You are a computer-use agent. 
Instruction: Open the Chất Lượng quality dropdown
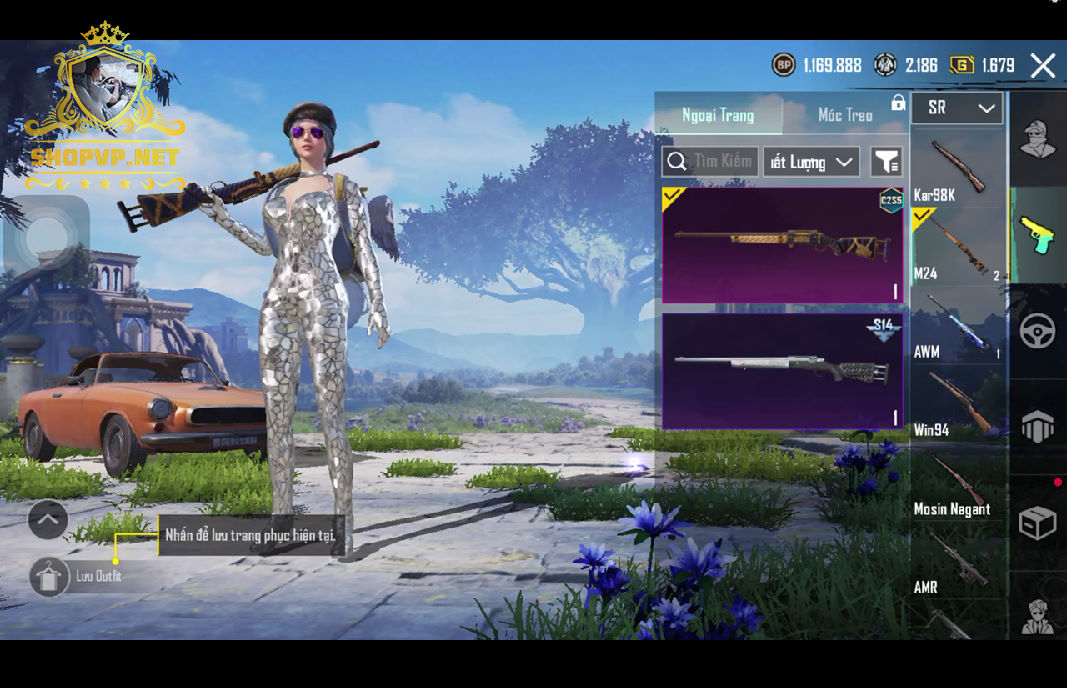pyautogui.click(x=811, y=162)
